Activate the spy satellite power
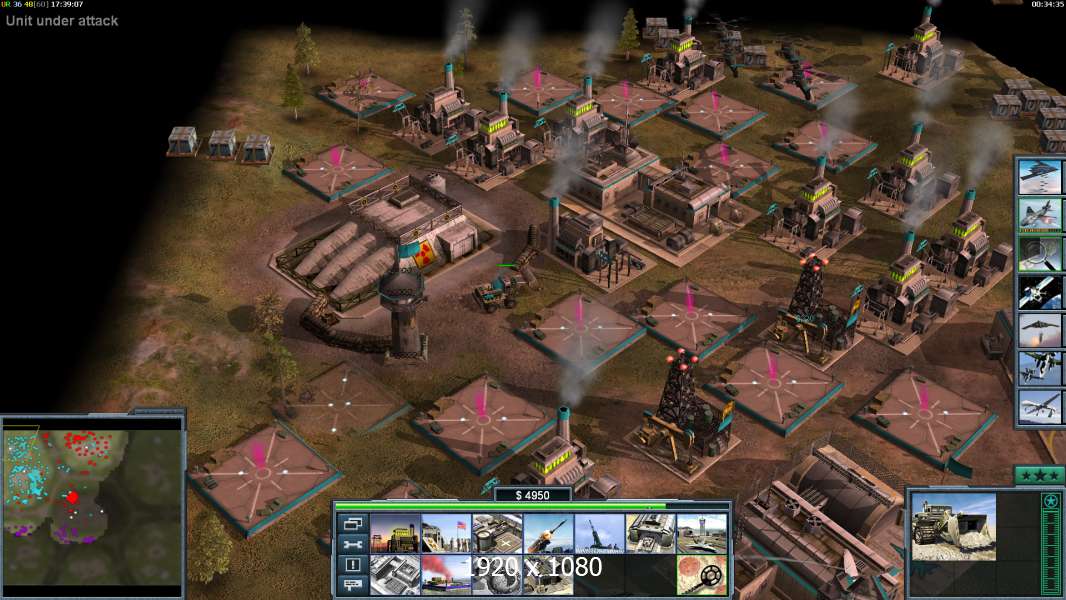 pos(1039,291)
